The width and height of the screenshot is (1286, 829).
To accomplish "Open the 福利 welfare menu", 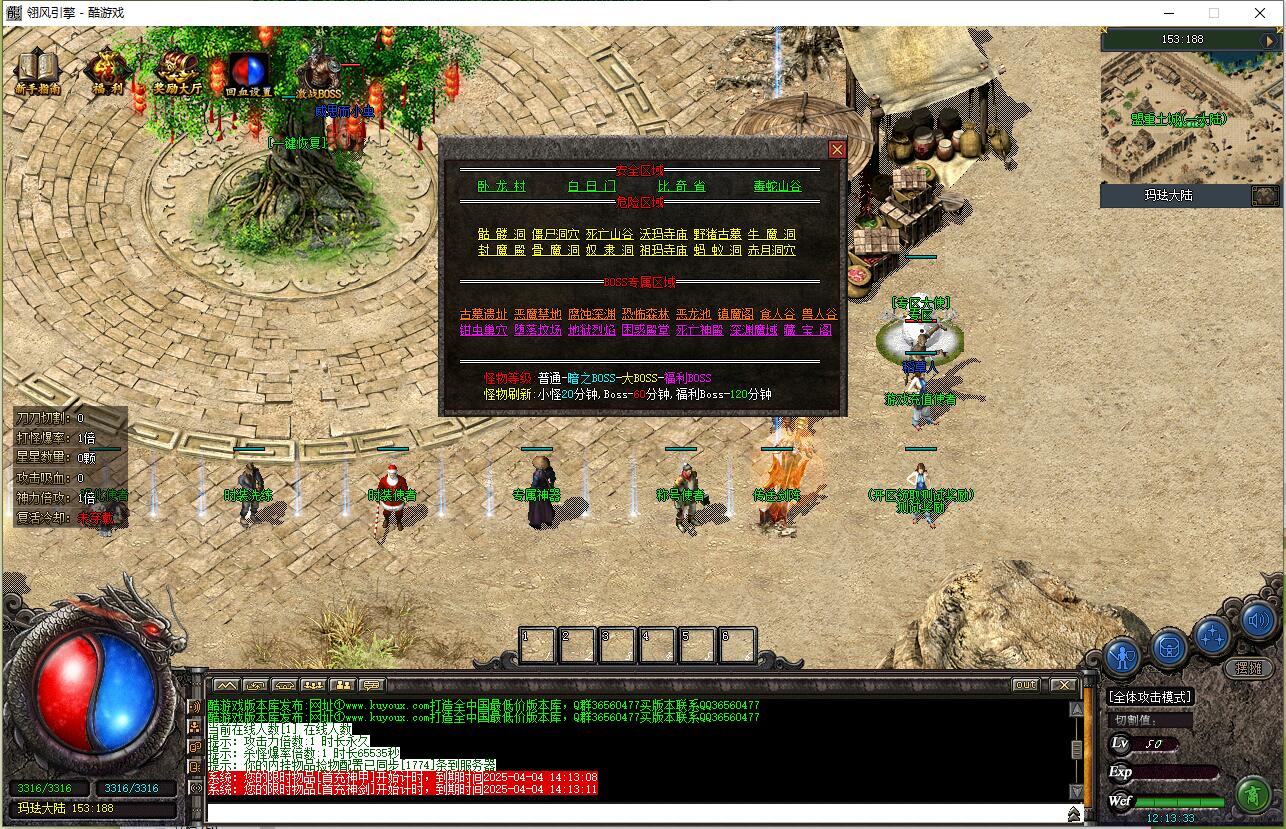I will point(107,71).
